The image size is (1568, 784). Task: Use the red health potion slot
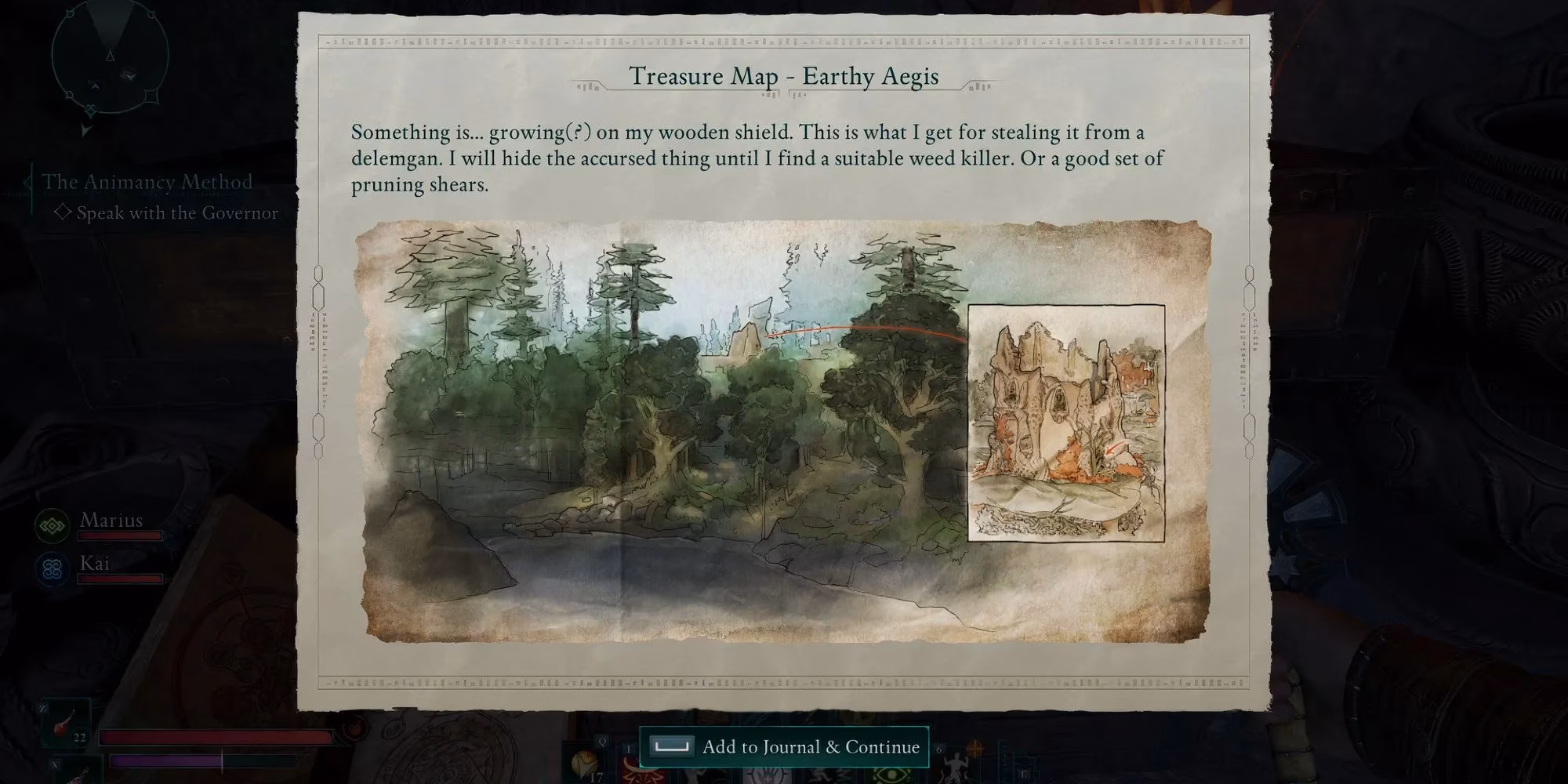point(66,723)
